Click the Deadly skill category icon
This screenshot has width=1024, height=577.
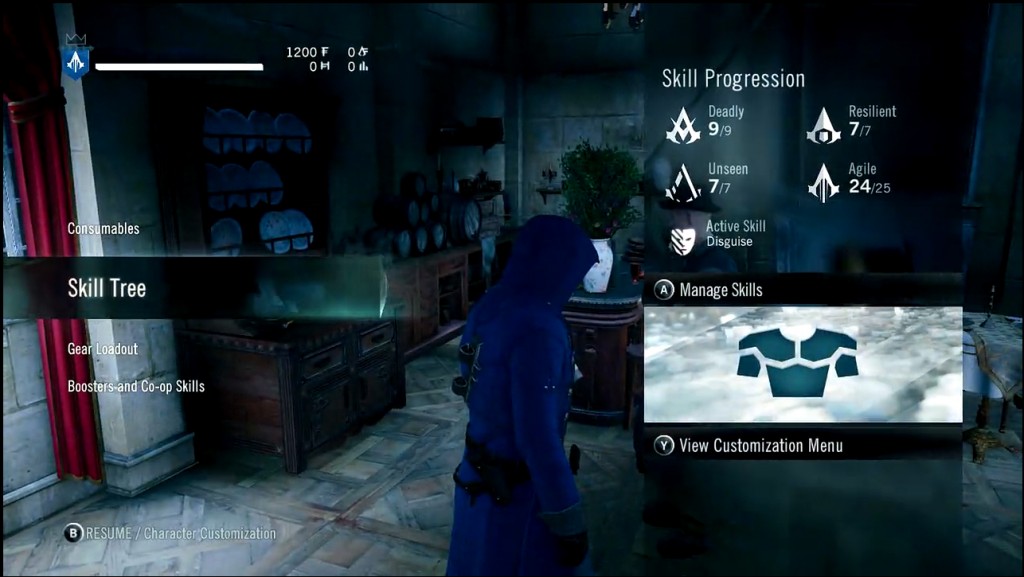684,125
